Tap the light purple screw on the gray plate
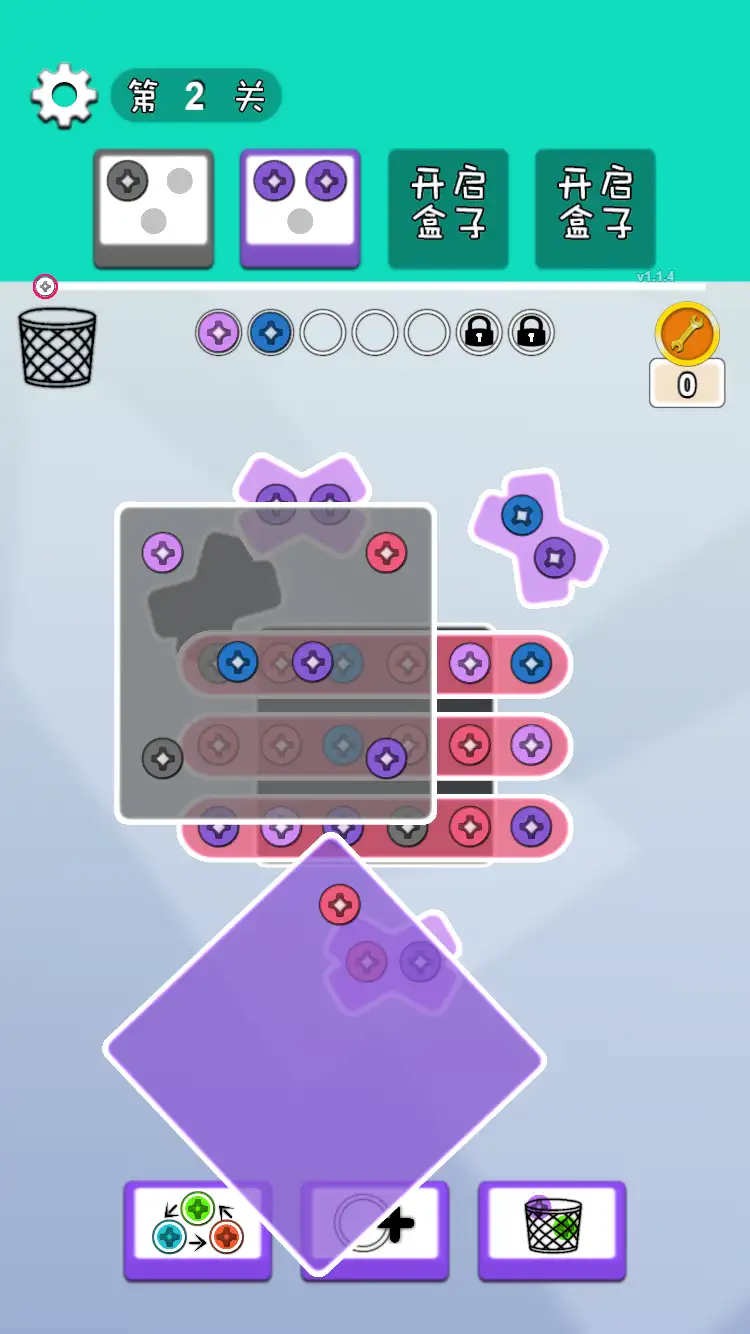The image size is (750, 1334). (162, 552)
